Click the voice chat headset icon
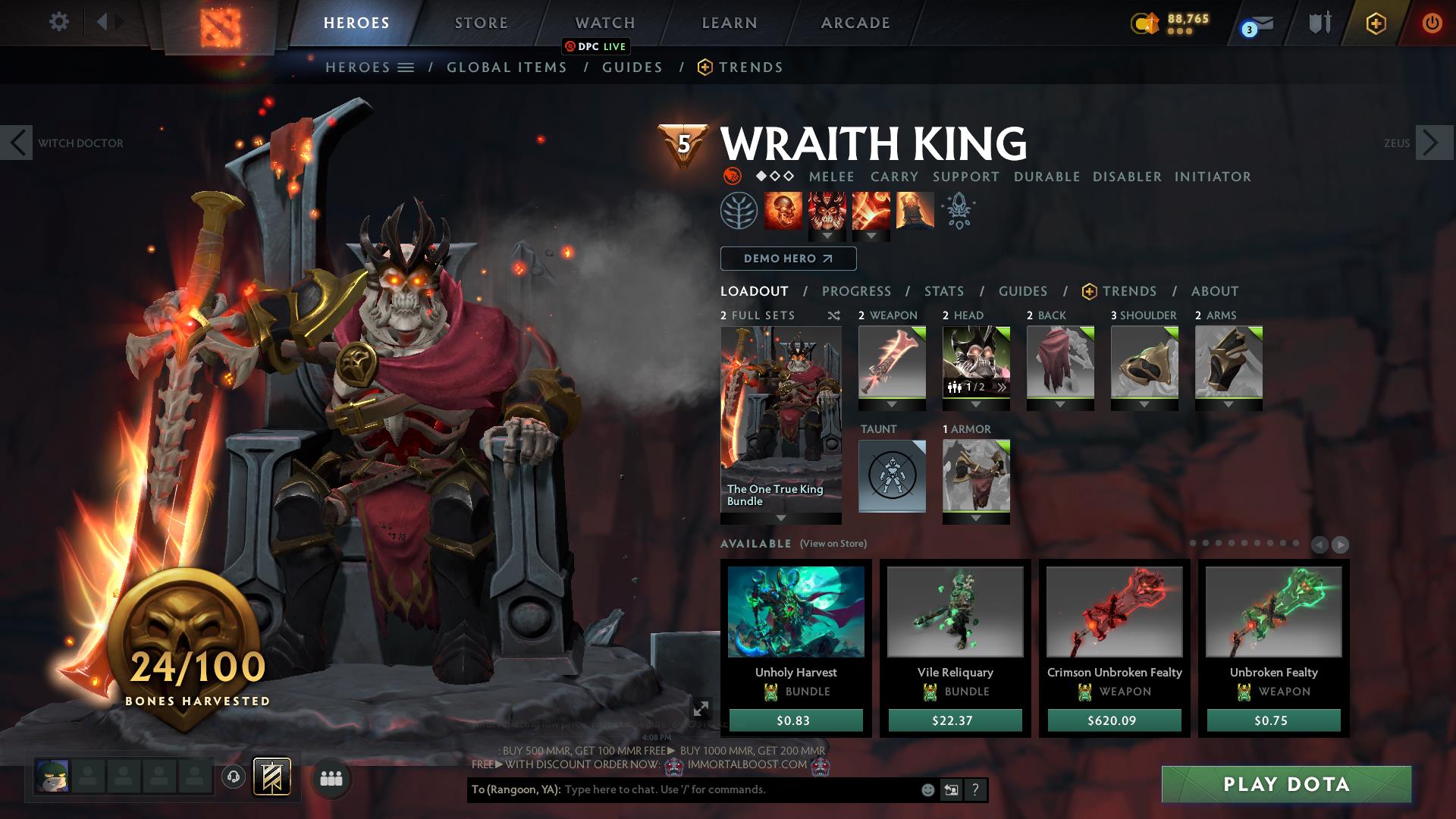The height and width of the screenshot is (819, 1456). coord(233,777)
